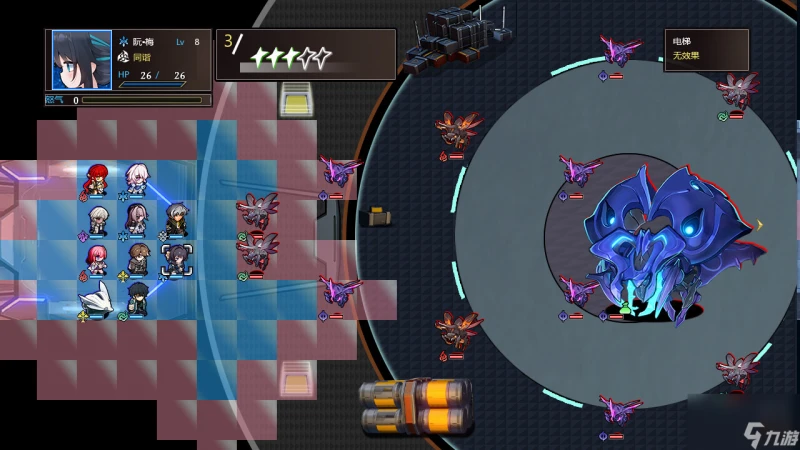
Task: Select the black-haired male unit with green element
Action: [x=137, y=297]
